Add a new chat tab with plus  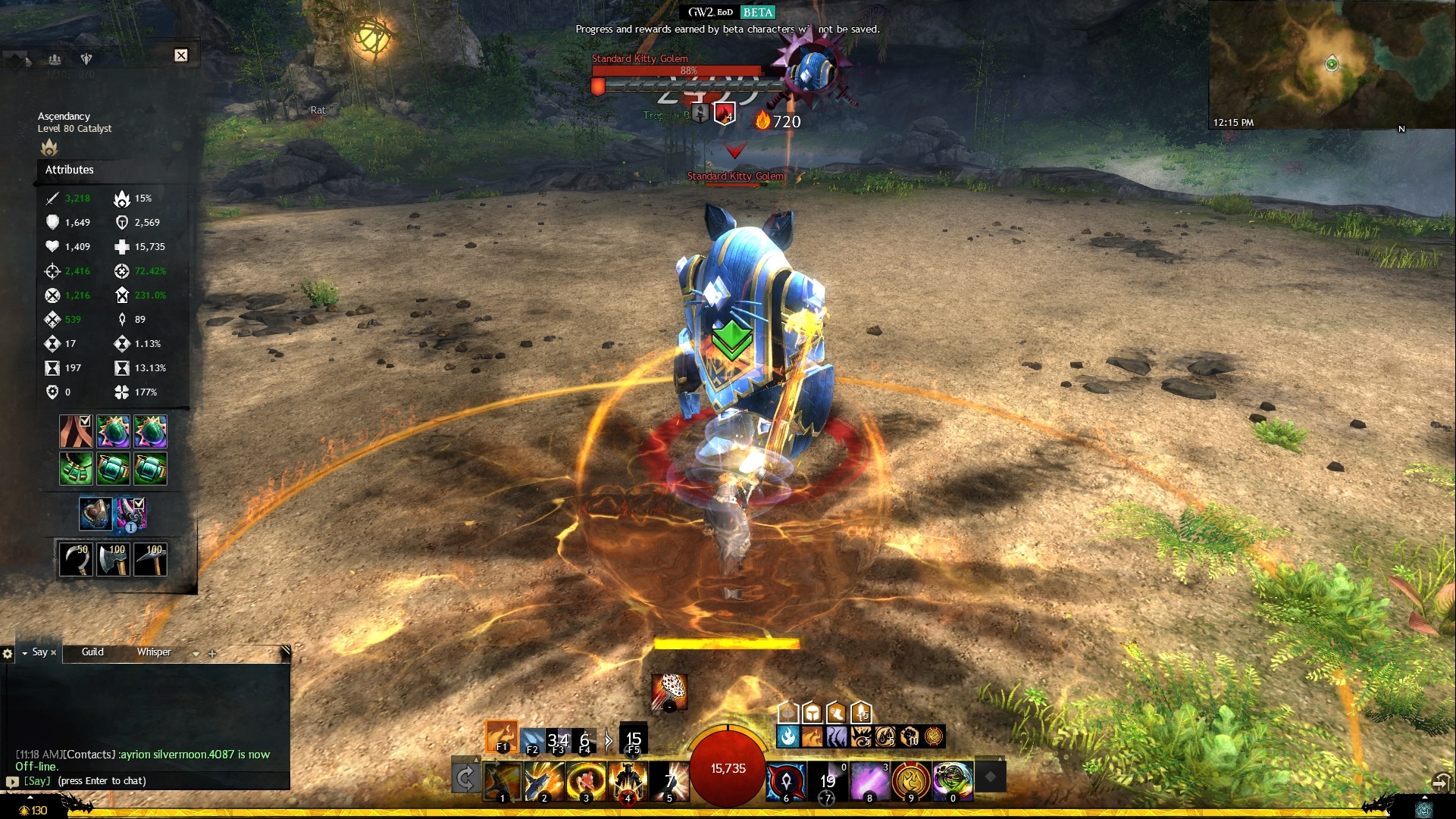click(212, 653)
